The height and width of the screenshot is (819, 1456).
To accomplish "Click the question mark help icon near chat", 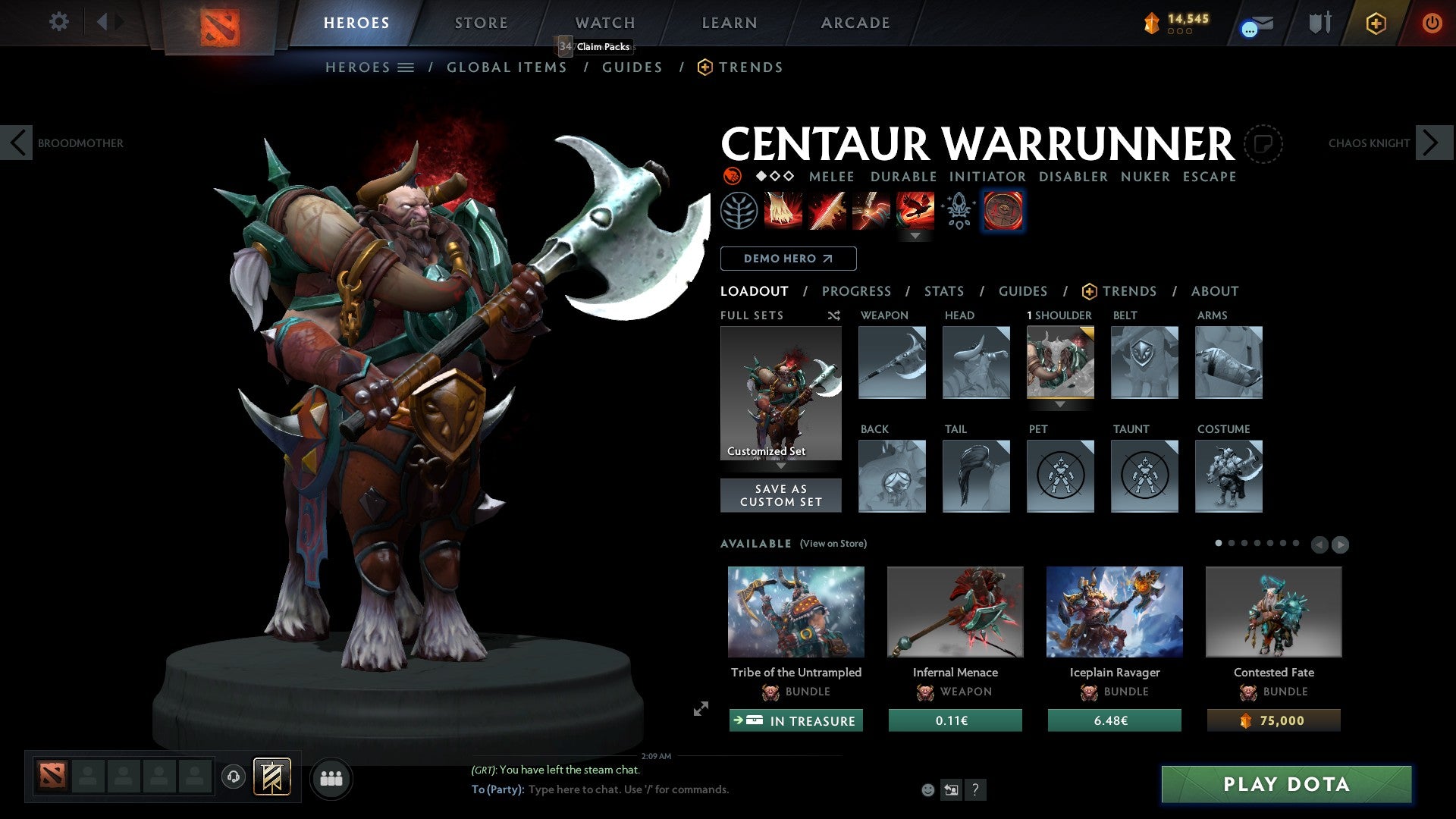I will pyautogui.click(x=975, y=790).
